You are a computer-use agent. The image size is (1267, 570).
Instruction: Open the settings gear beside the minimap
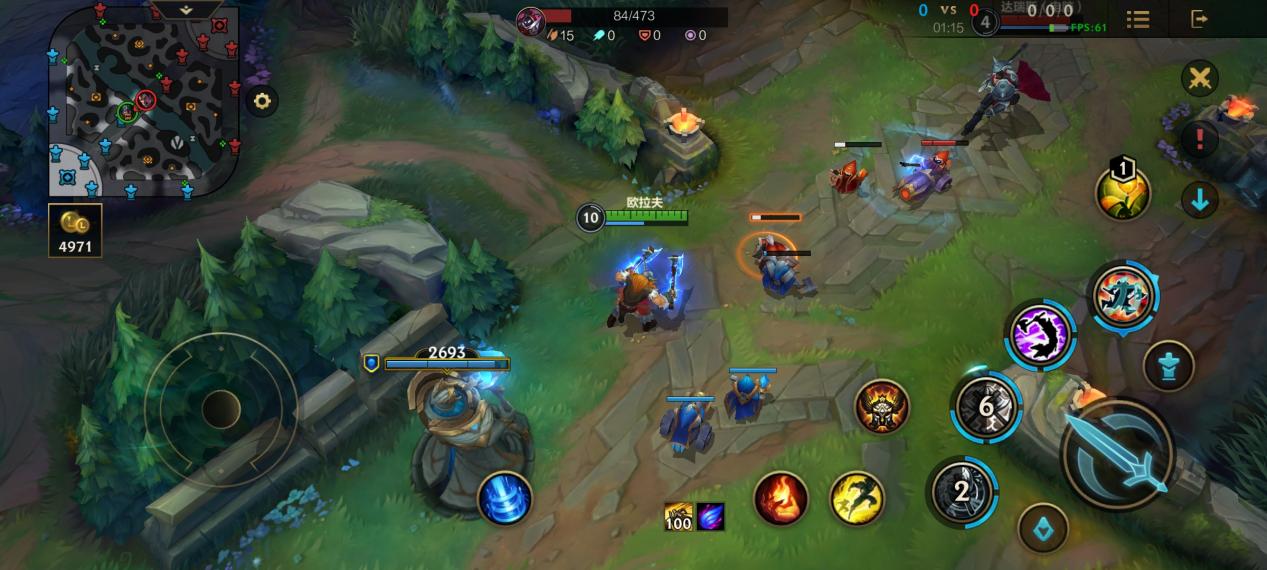tap(262, 101)
